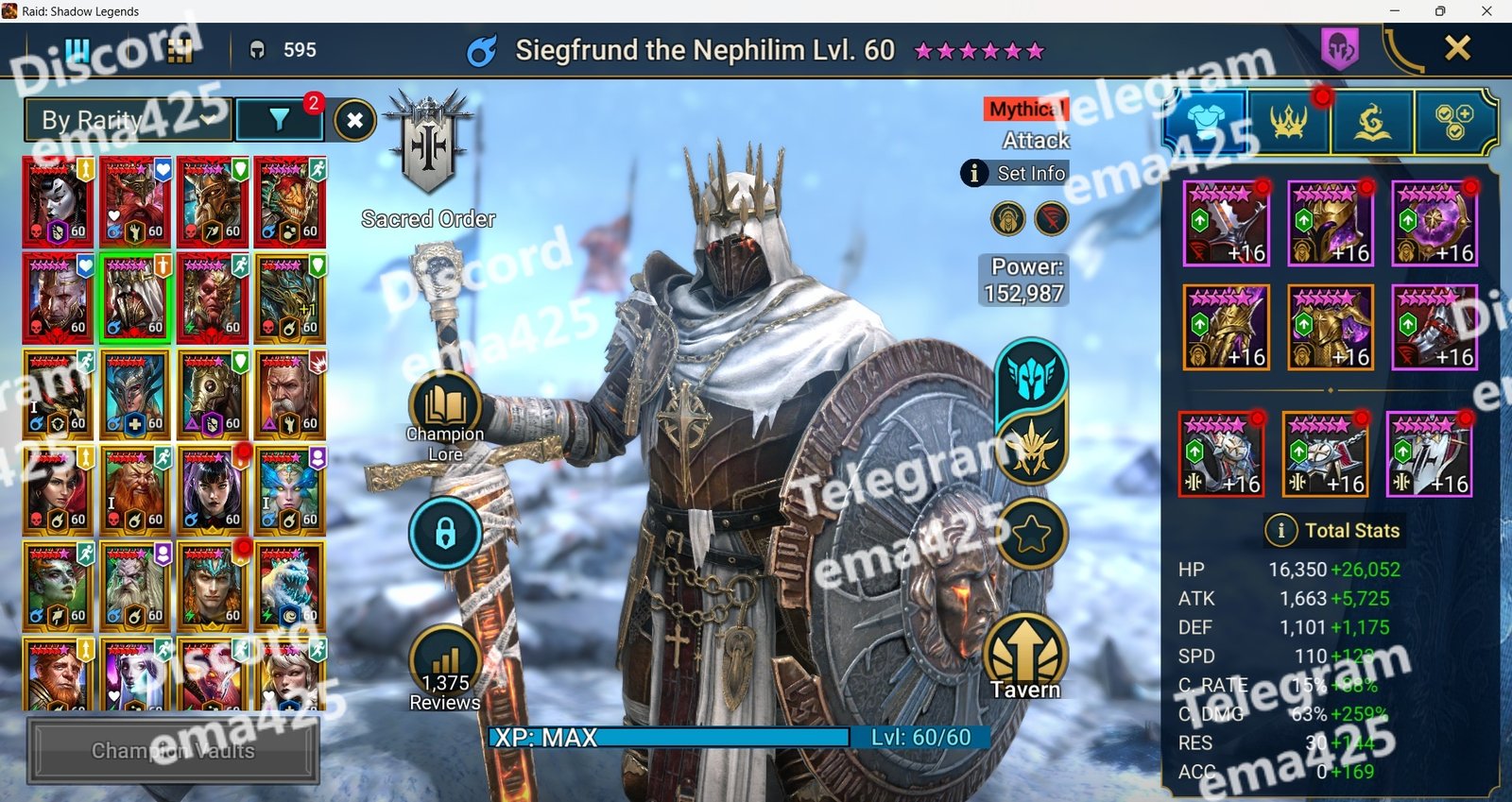Go to the Tavern
Image resolution: width=1512 pixels, height=802 pixels.
(x=1025, y=657)
